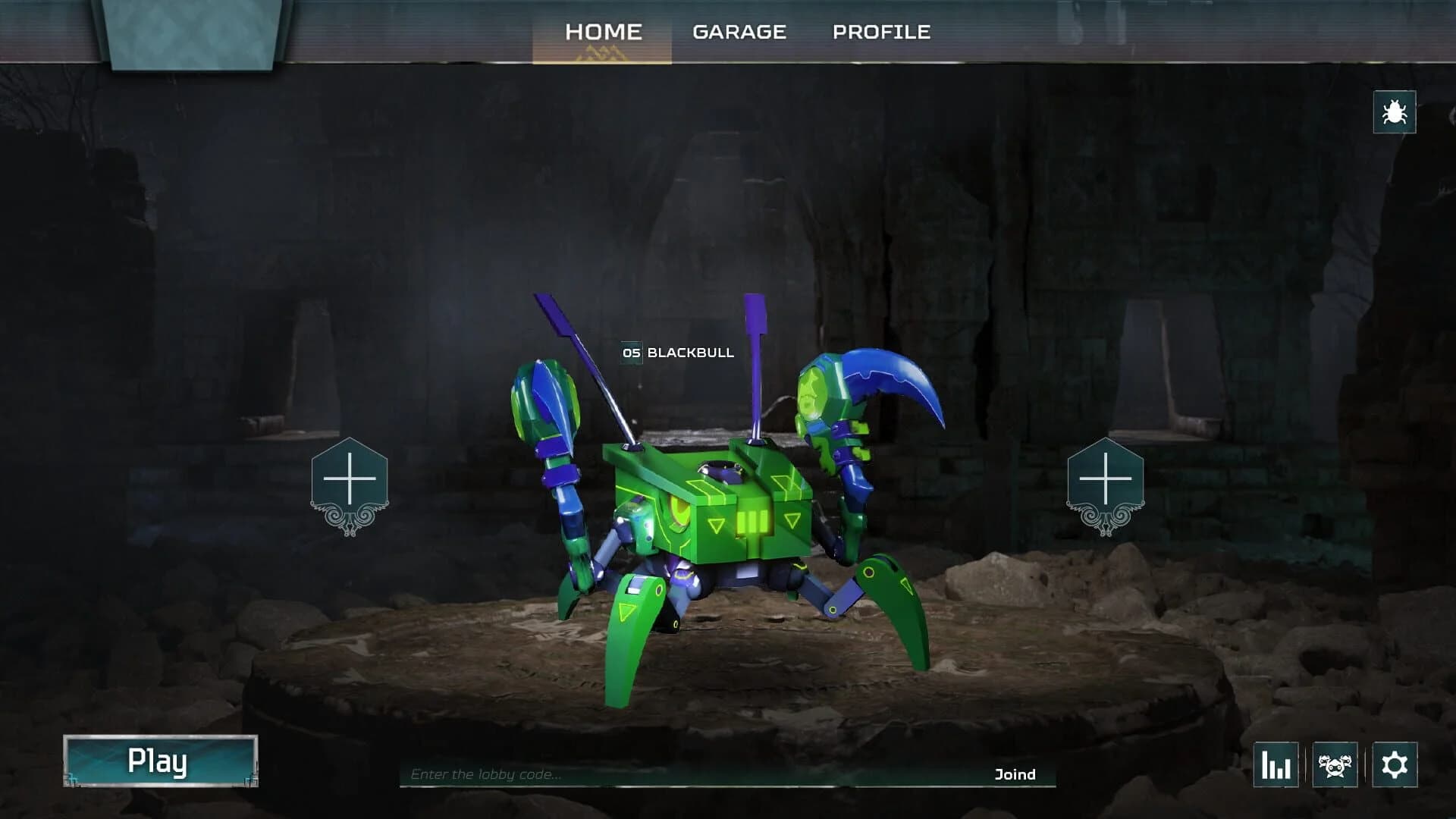Screen dimensions: 1456x819
Task: Switch to the GARAGE tab
Action: pos(739,31)
